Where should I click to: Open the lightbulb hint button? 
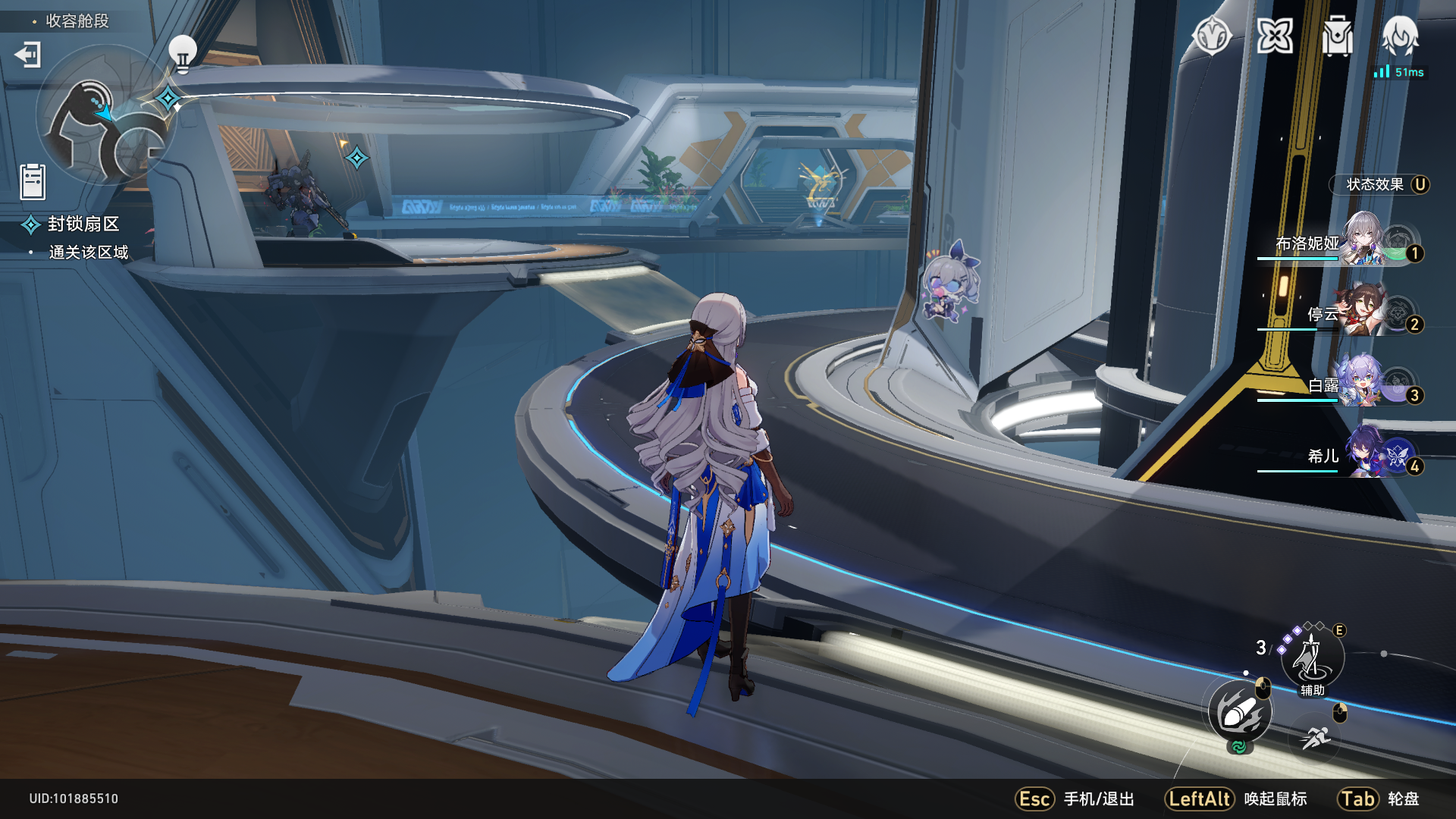182,53
